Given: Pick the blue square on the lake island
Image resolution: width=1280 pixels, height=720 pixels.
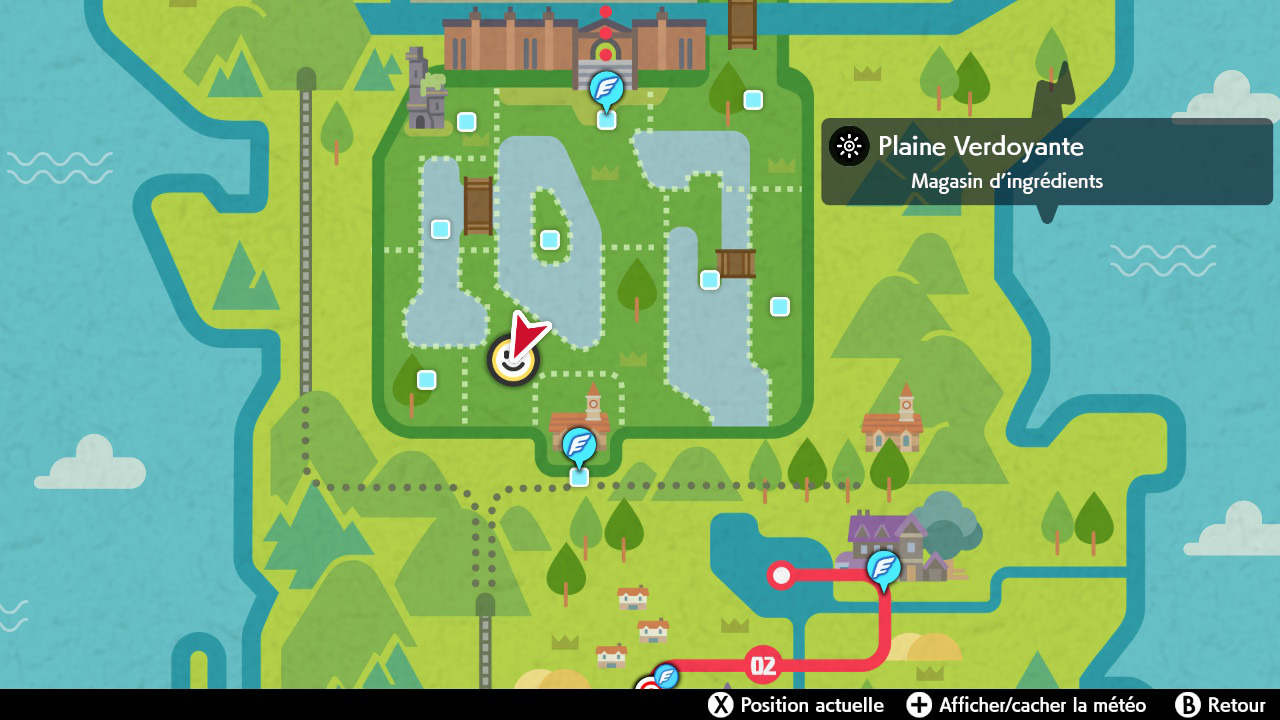Looking at the screenshot, I should click(x=550, y=240).
